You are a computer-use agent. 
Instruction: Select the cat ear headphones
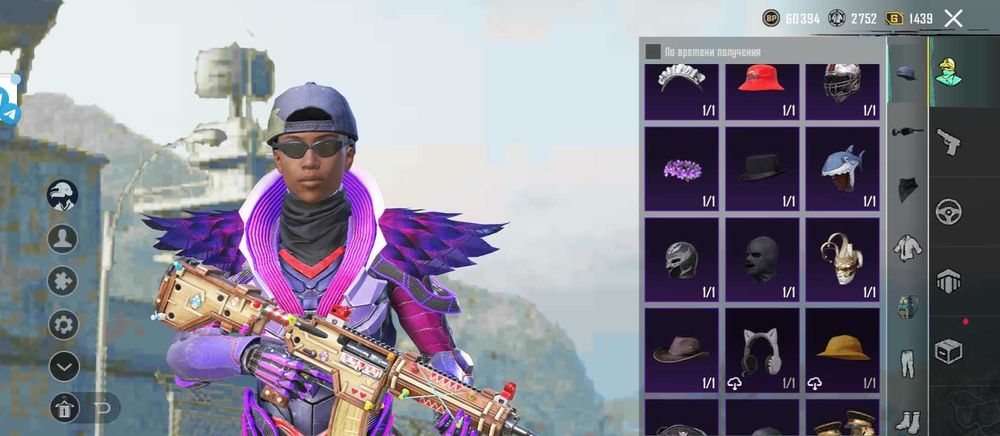[x=761, y=349]
